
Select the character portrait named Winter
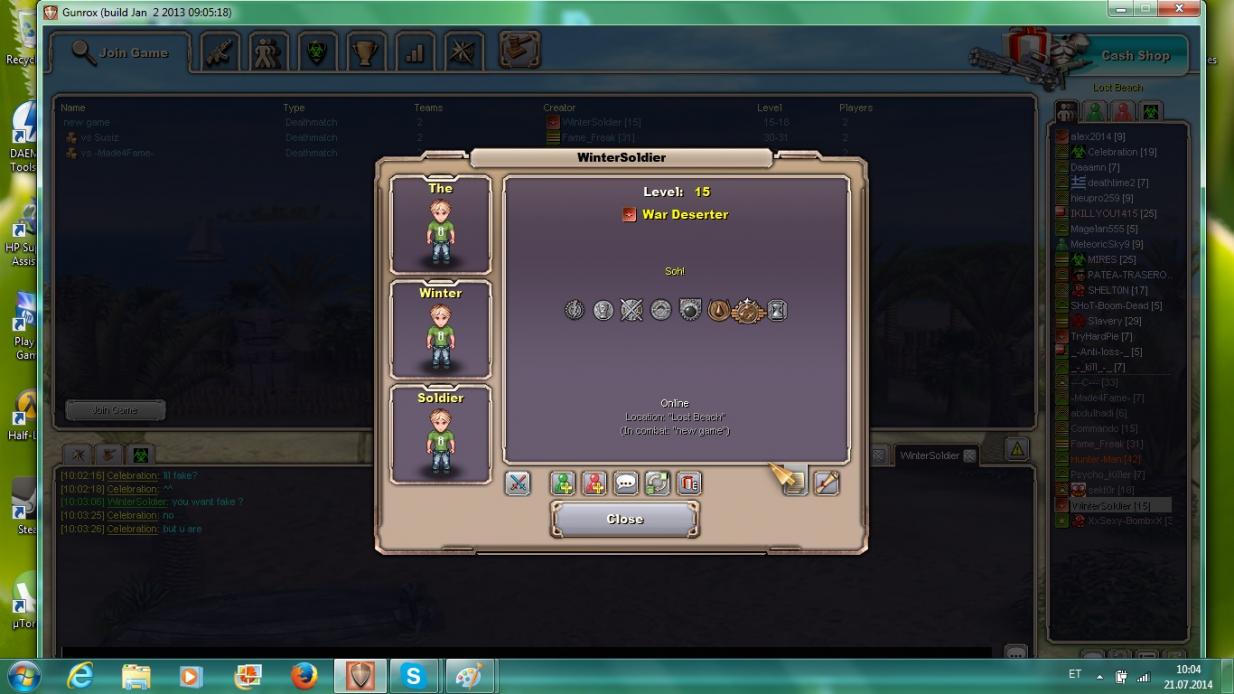pyautogui.click(x=440, y=330)
